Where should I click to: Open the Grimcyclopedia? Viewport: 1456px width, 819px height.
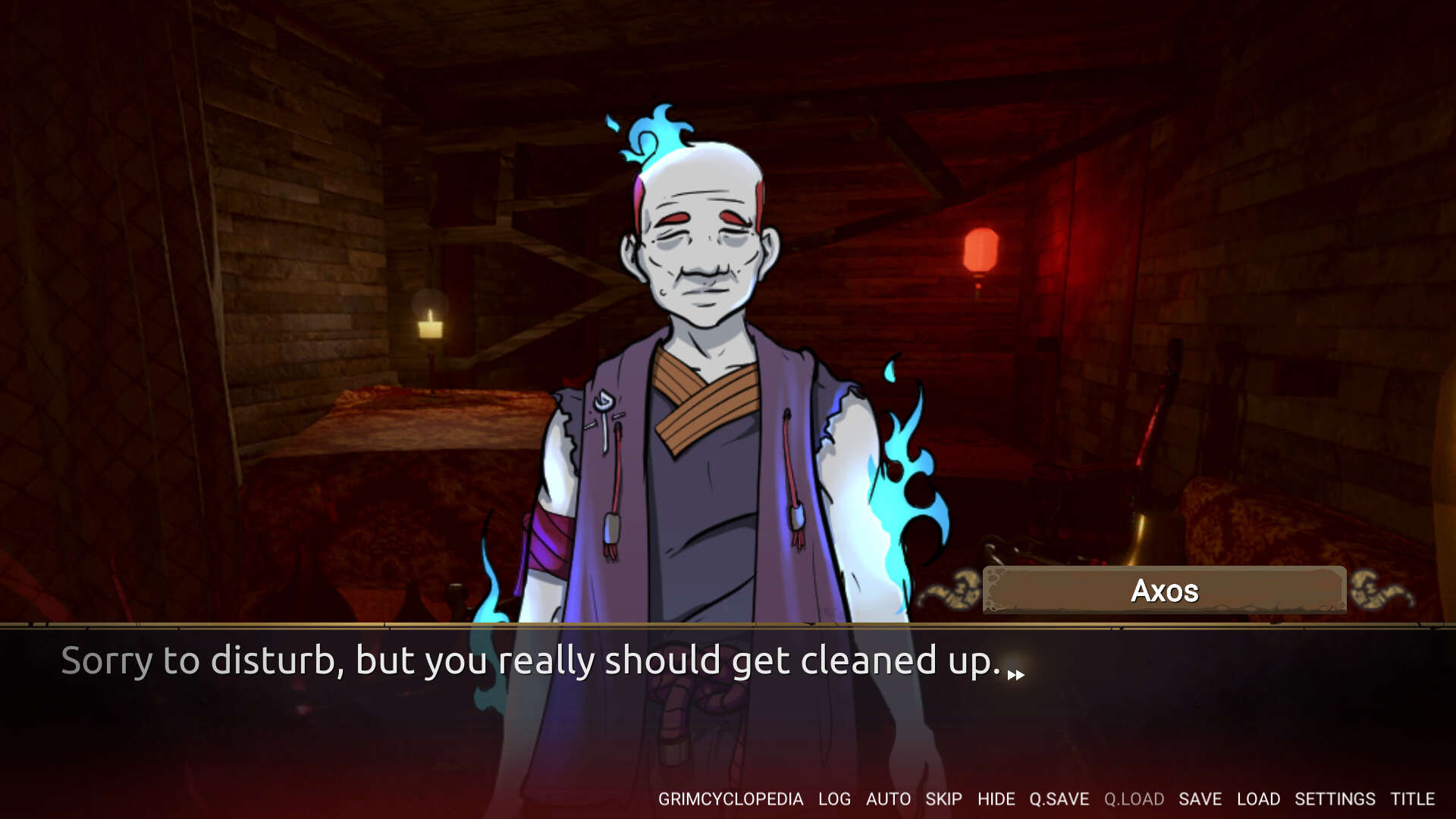pyautogui.click(x=734, y=799)
